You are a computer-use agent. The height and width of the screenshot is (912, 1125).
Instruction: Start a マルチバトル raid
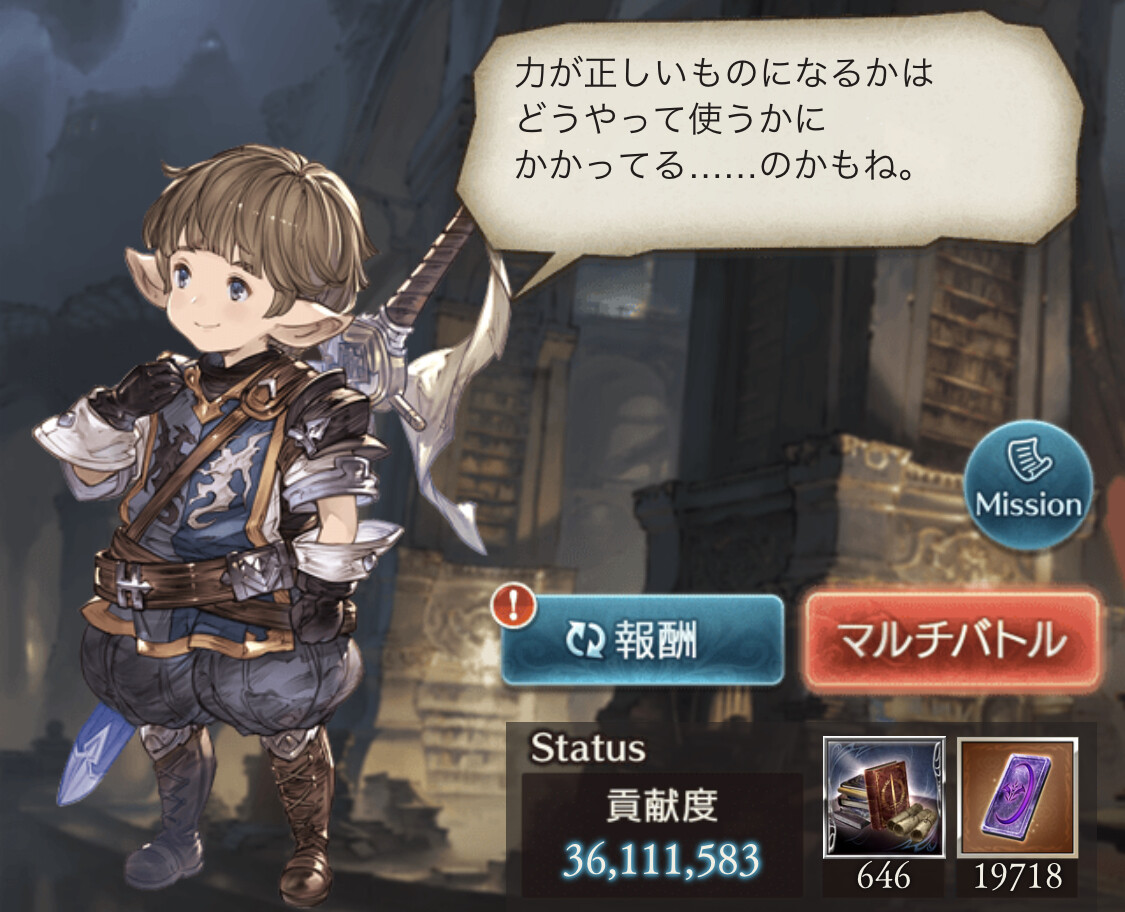pos(951,640)
